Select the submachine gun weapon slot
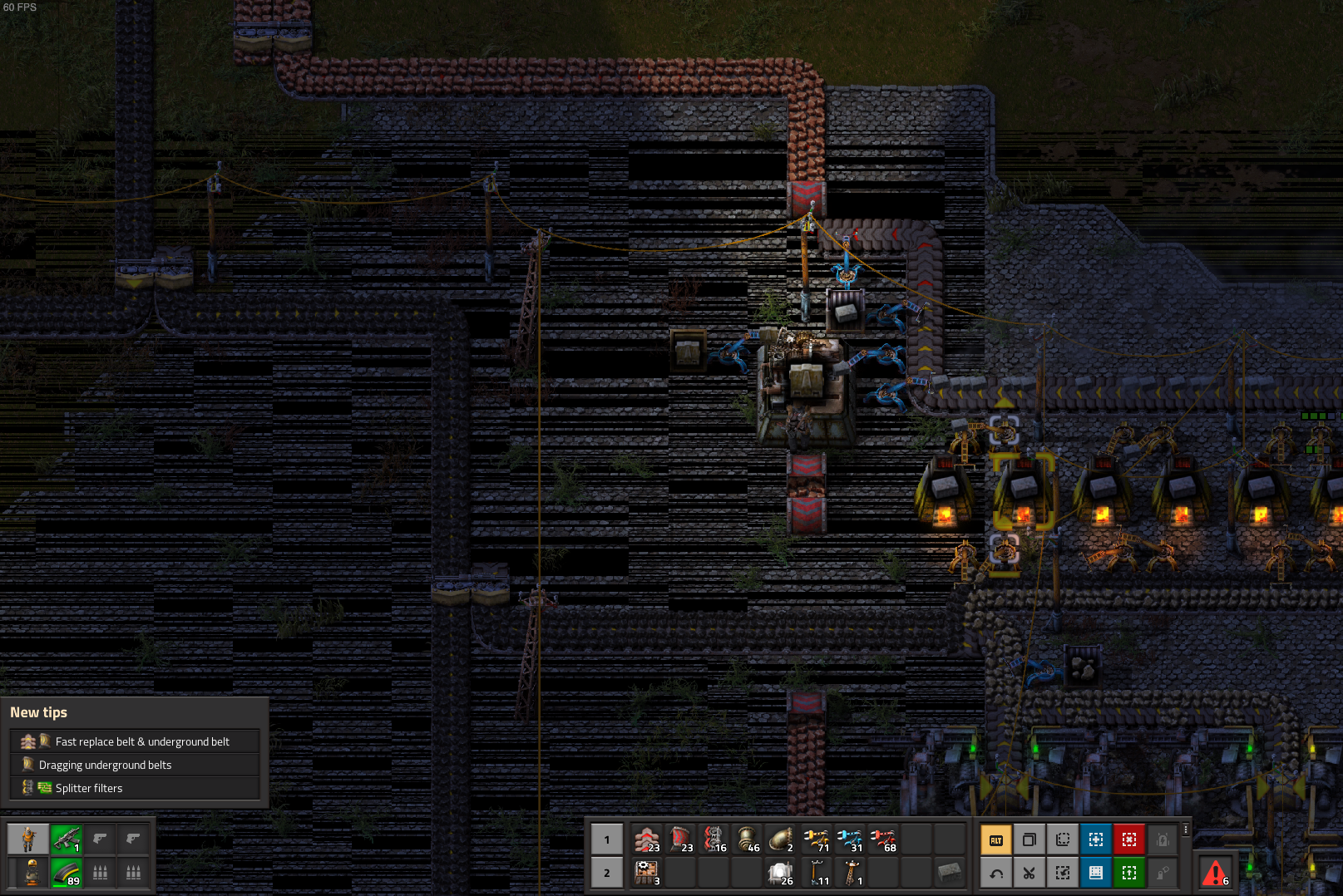 [67, 839]
